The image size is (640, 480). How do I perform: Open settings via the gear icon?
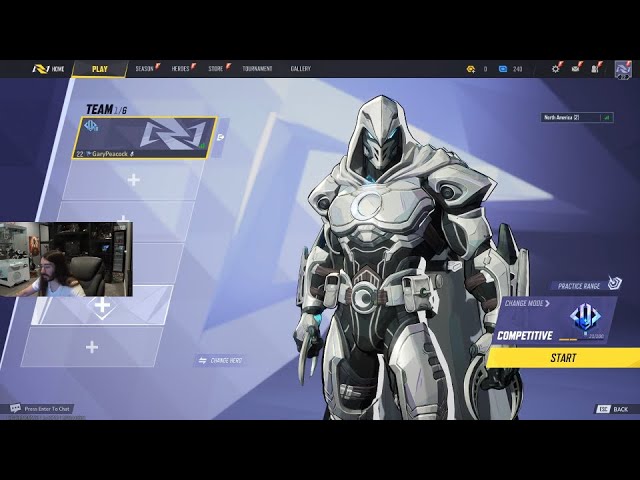coord(556,69)
